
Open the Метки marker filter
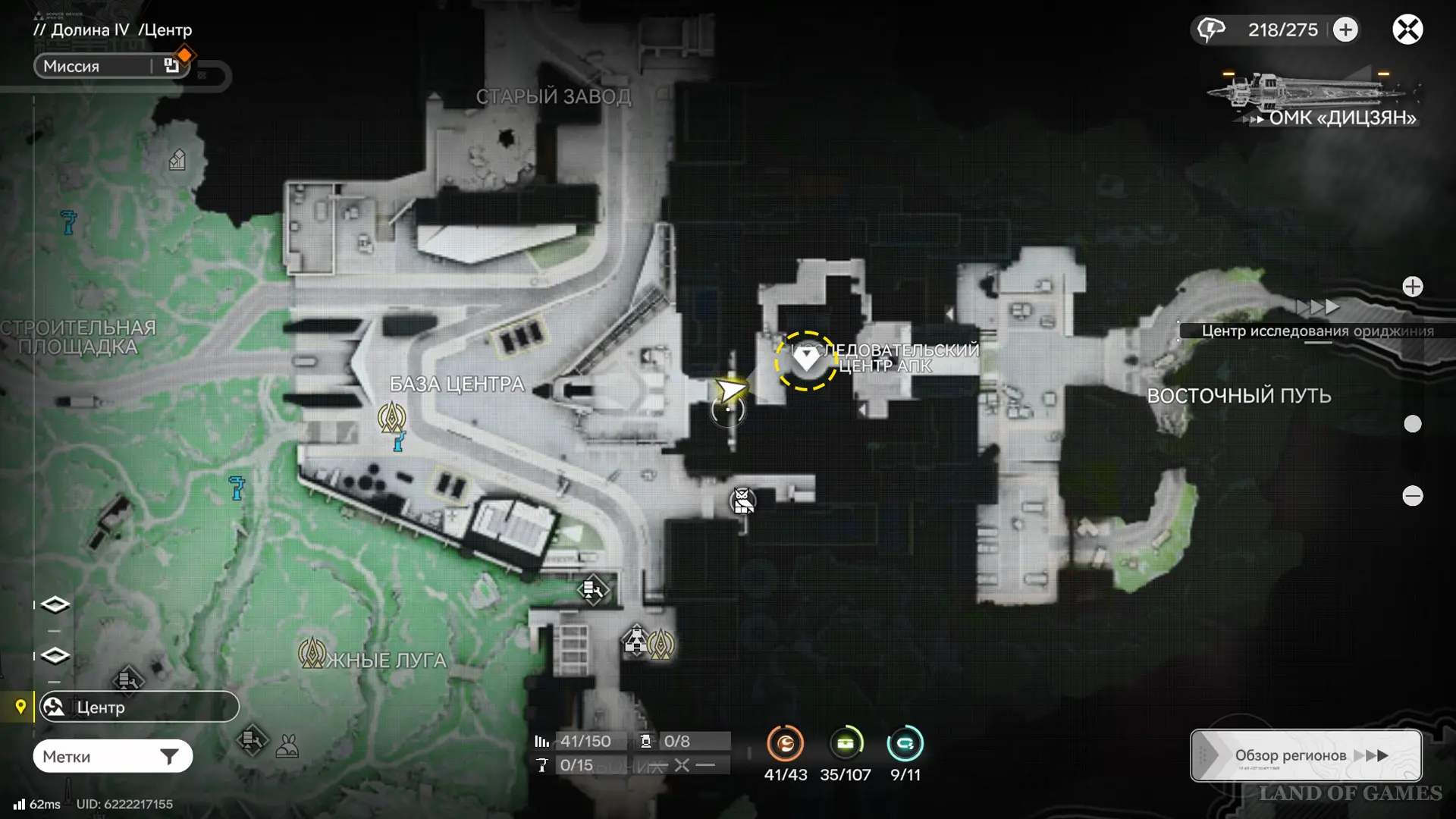[x=112, y=756]
